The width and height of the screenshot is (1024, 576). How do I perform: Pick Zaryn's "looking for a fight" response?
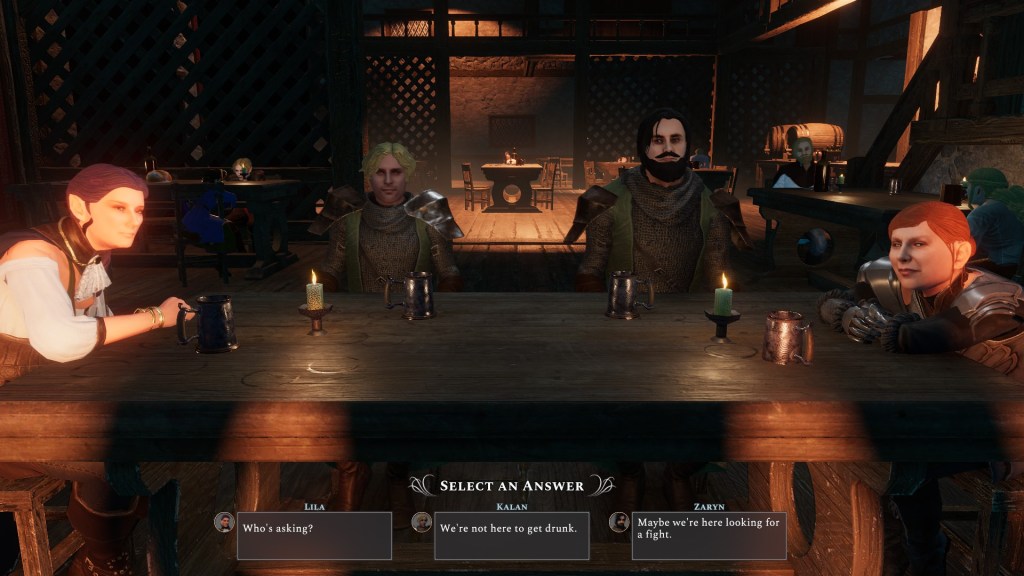(708, 535)
